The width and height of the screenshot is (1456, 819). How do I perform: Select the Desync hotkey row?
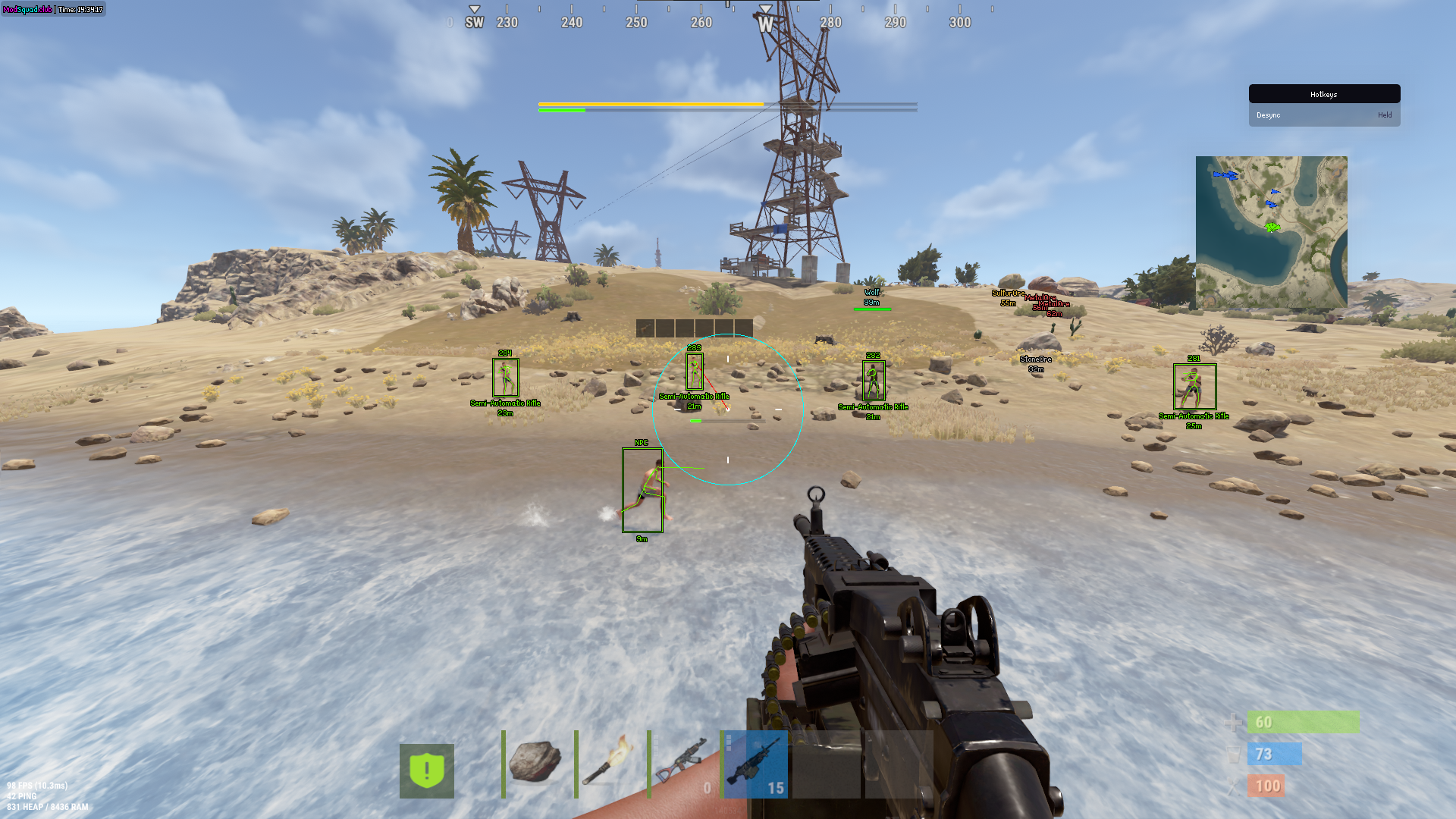[x=1324, y=115]
